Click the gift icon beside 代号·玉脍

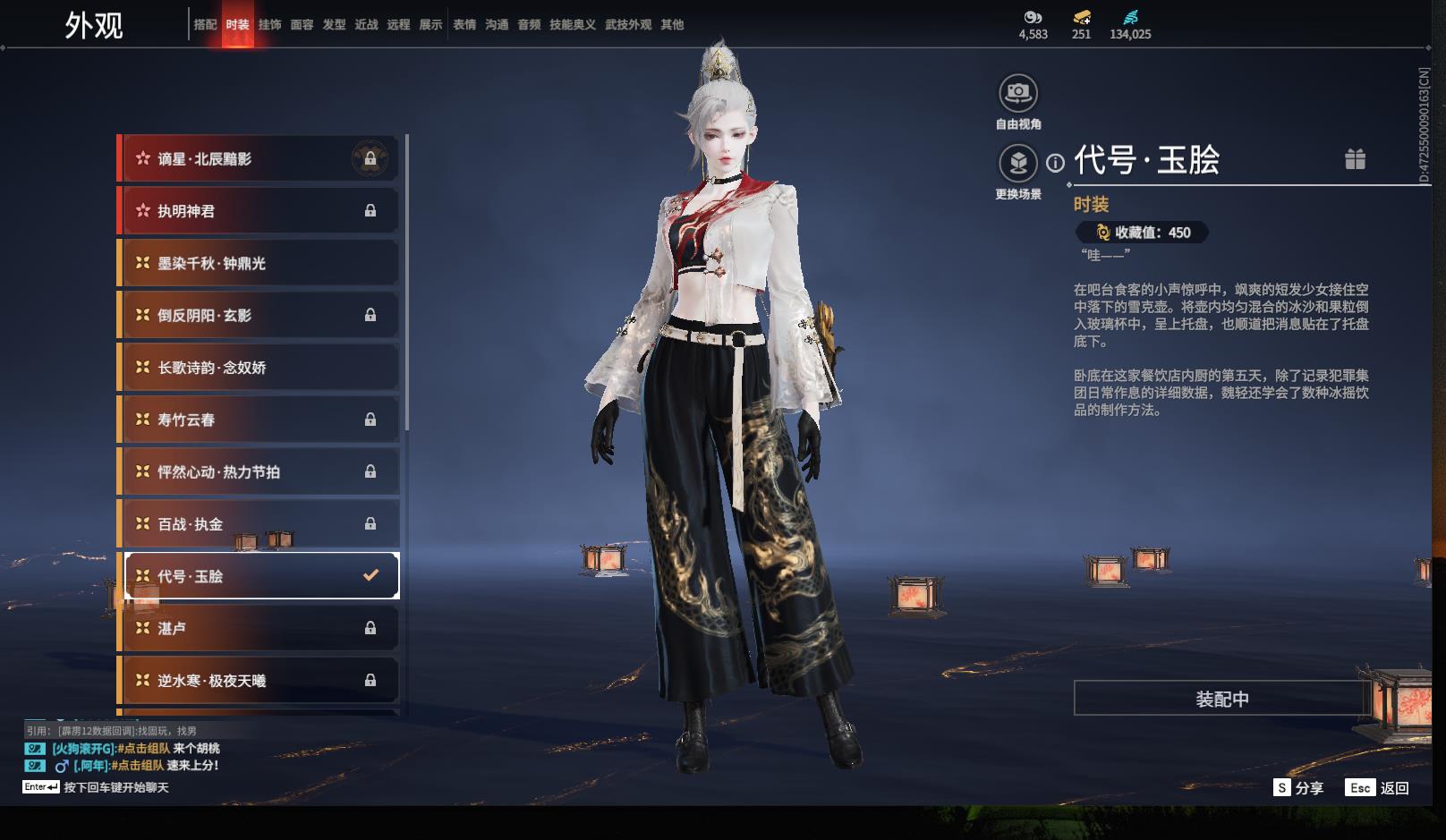(1355, 159)
